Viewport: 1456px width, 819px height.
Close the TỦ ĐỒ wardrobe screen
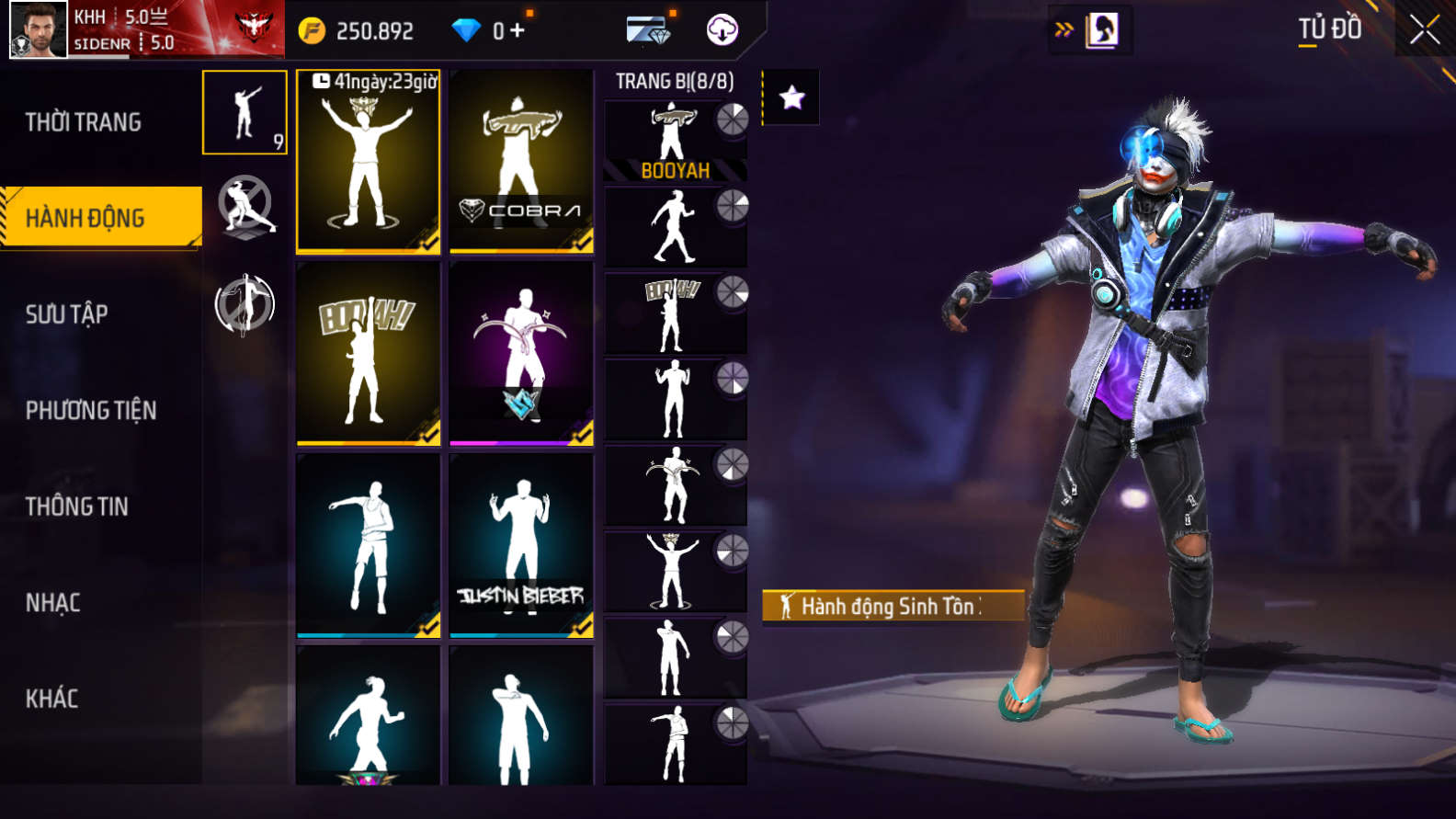point(1424,30)
